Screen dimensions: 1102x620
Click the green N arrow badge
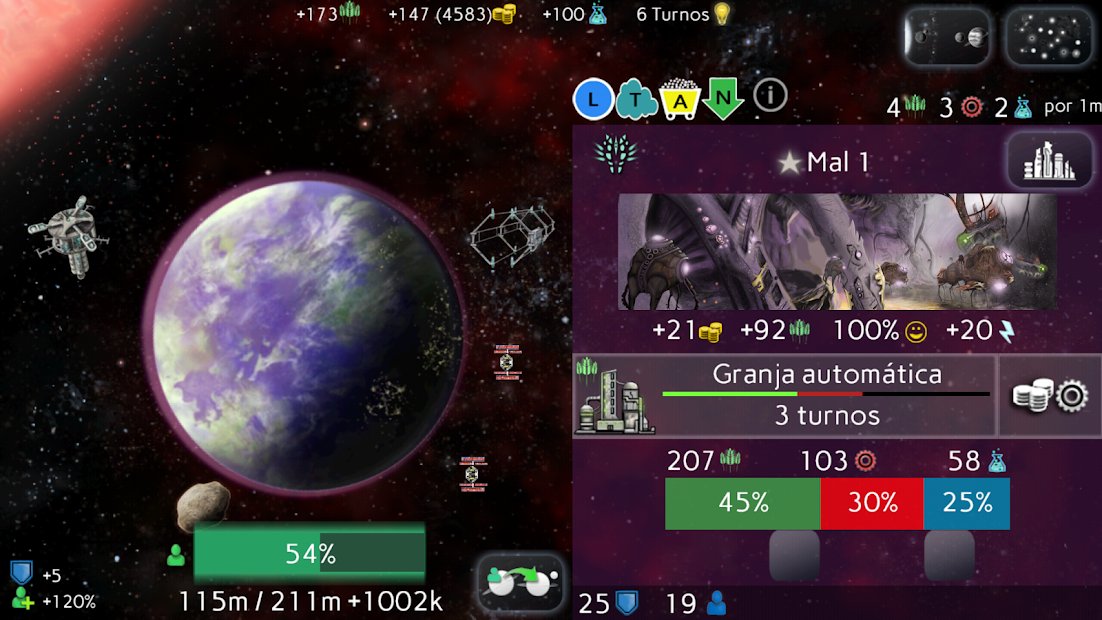(x=722, y=98)
